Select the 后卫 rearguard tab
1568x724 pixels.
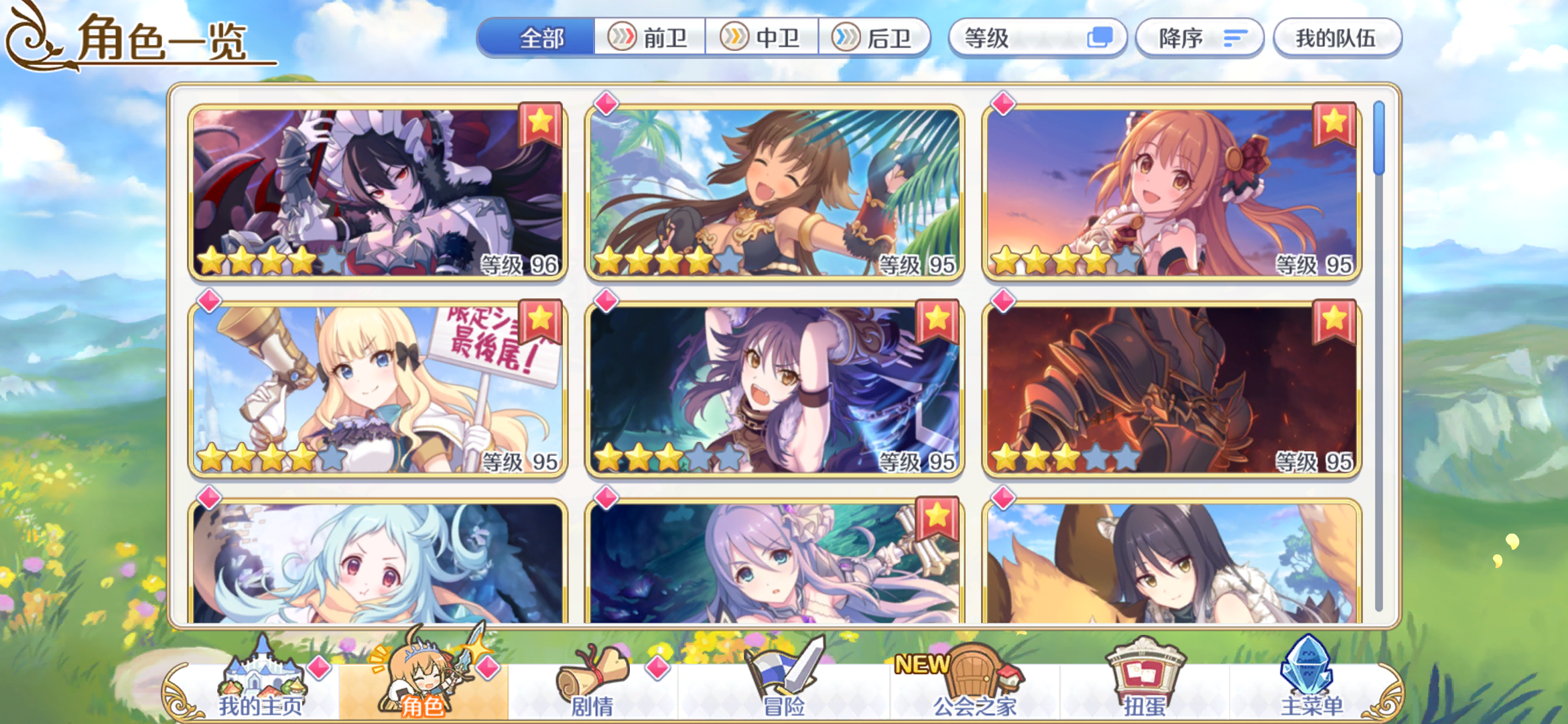(879, 38)
